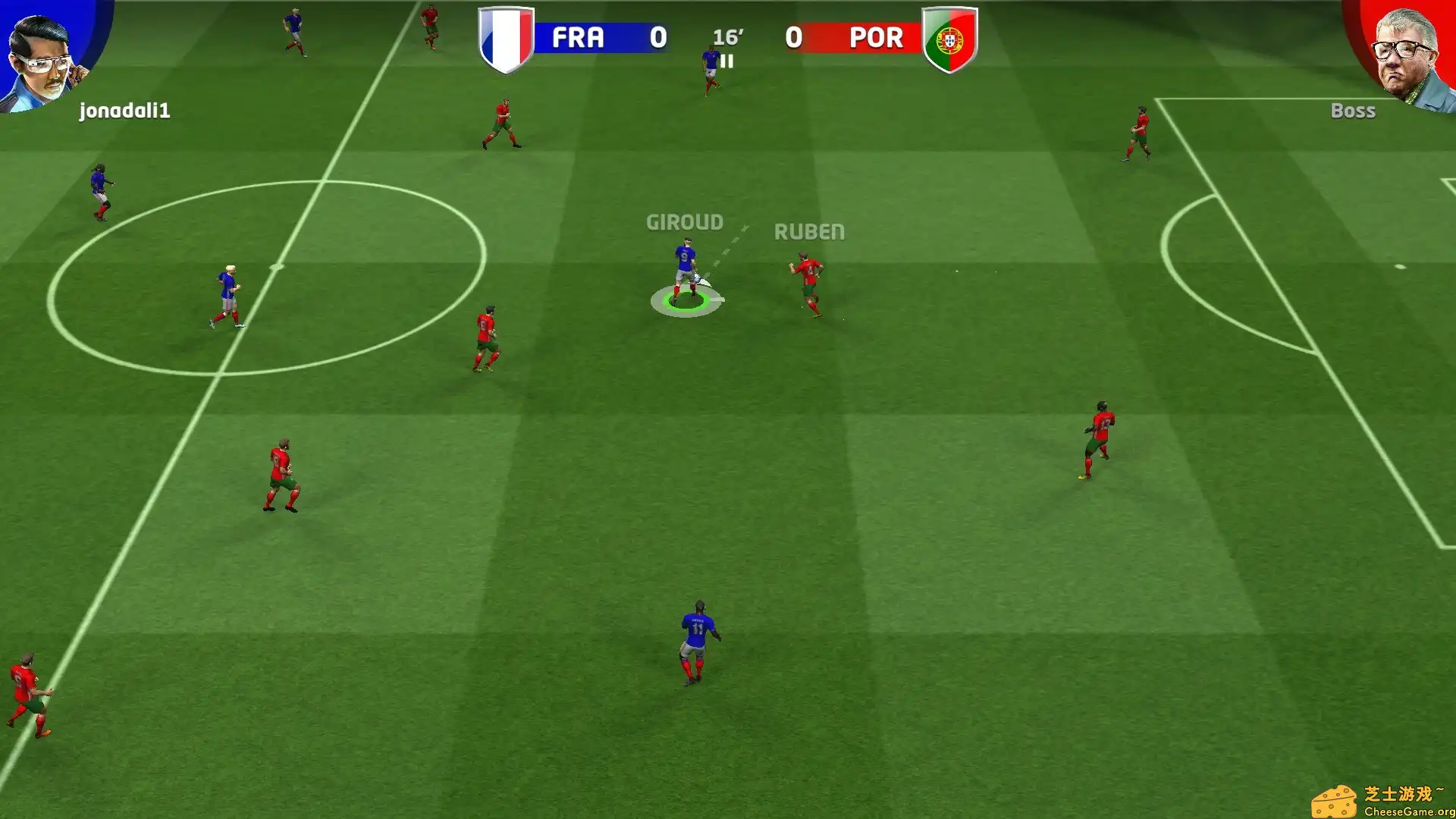Screen dimensions: 1456x819
Task: Click the Boss username text
Action: click(x=1354, y=111)
